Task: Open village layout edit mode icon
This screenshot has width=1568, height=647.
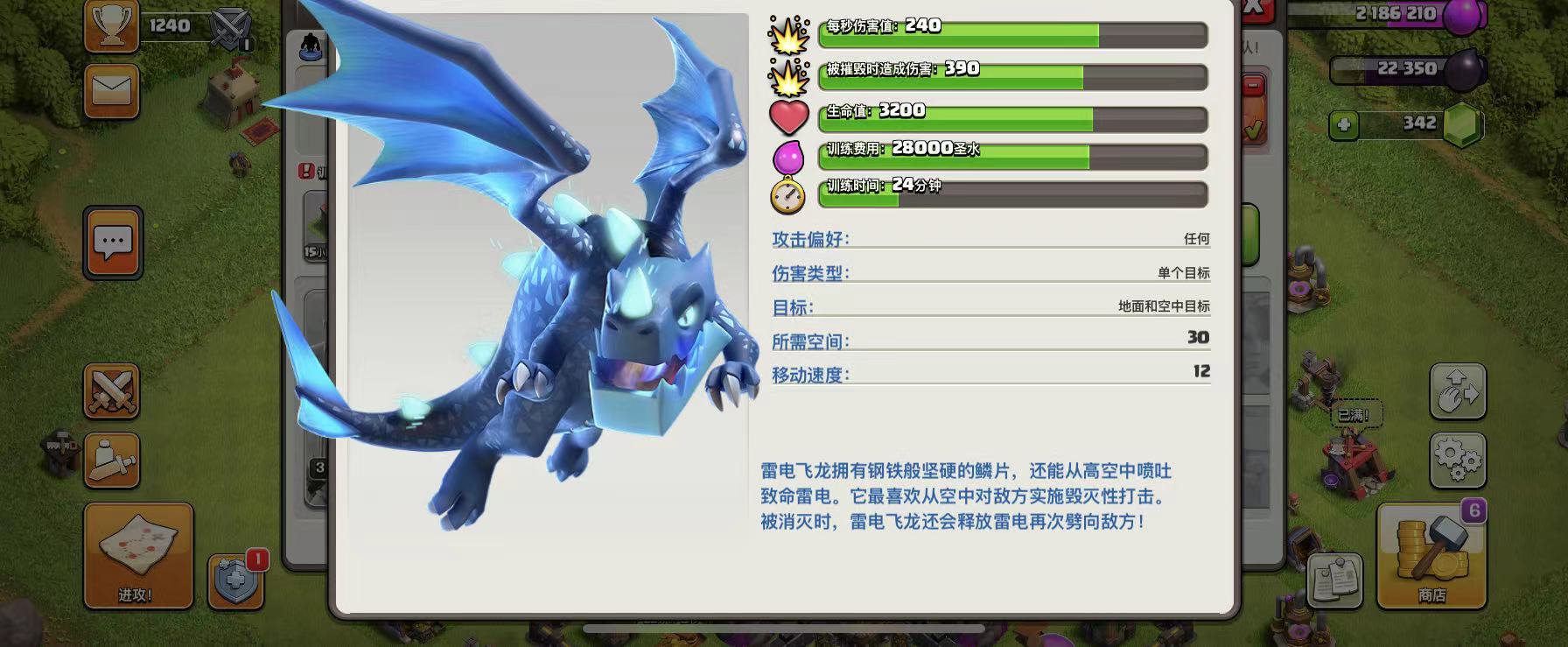Action: click(1460, 393)
